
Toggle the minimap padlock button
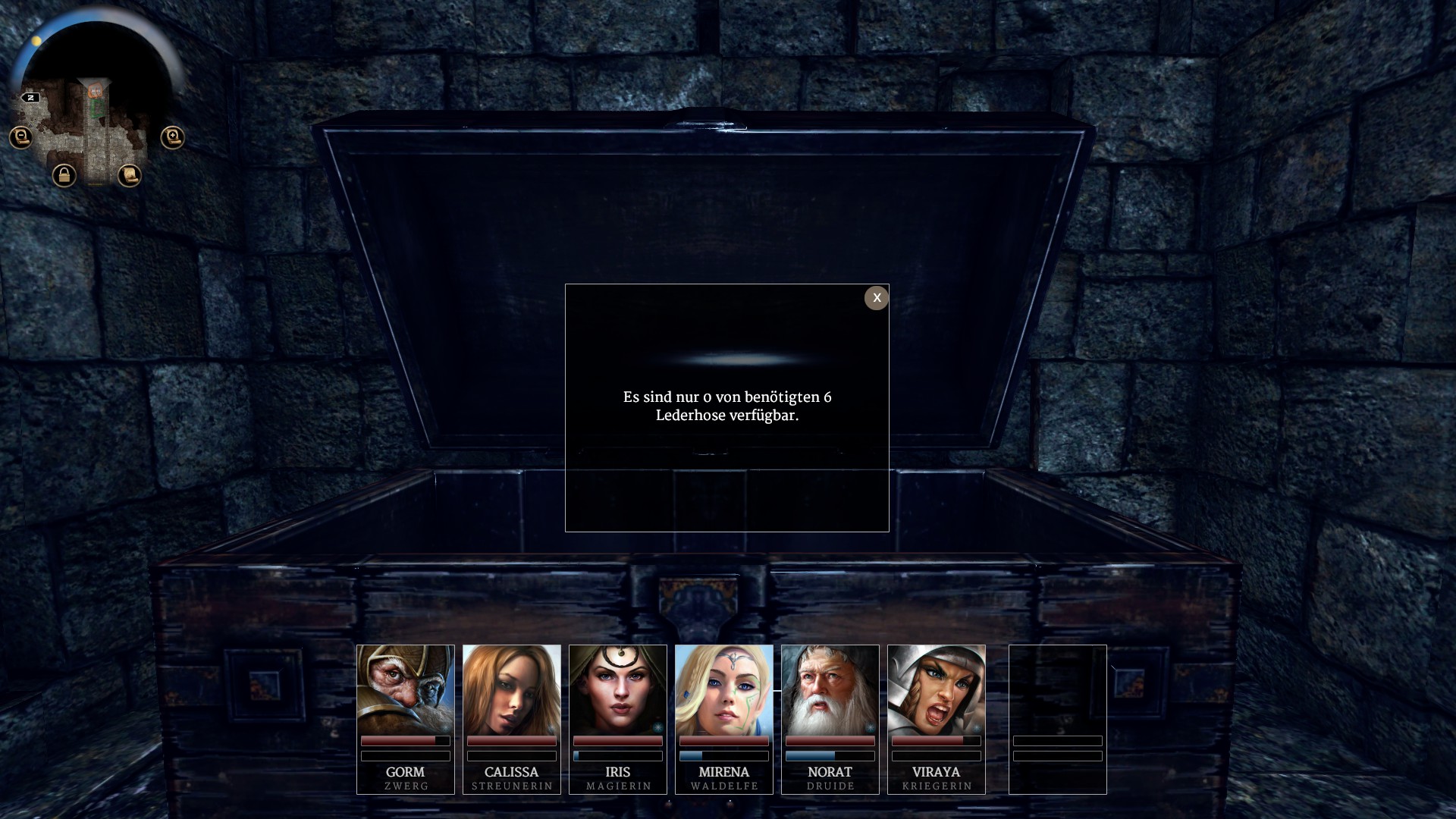point(64,176)
